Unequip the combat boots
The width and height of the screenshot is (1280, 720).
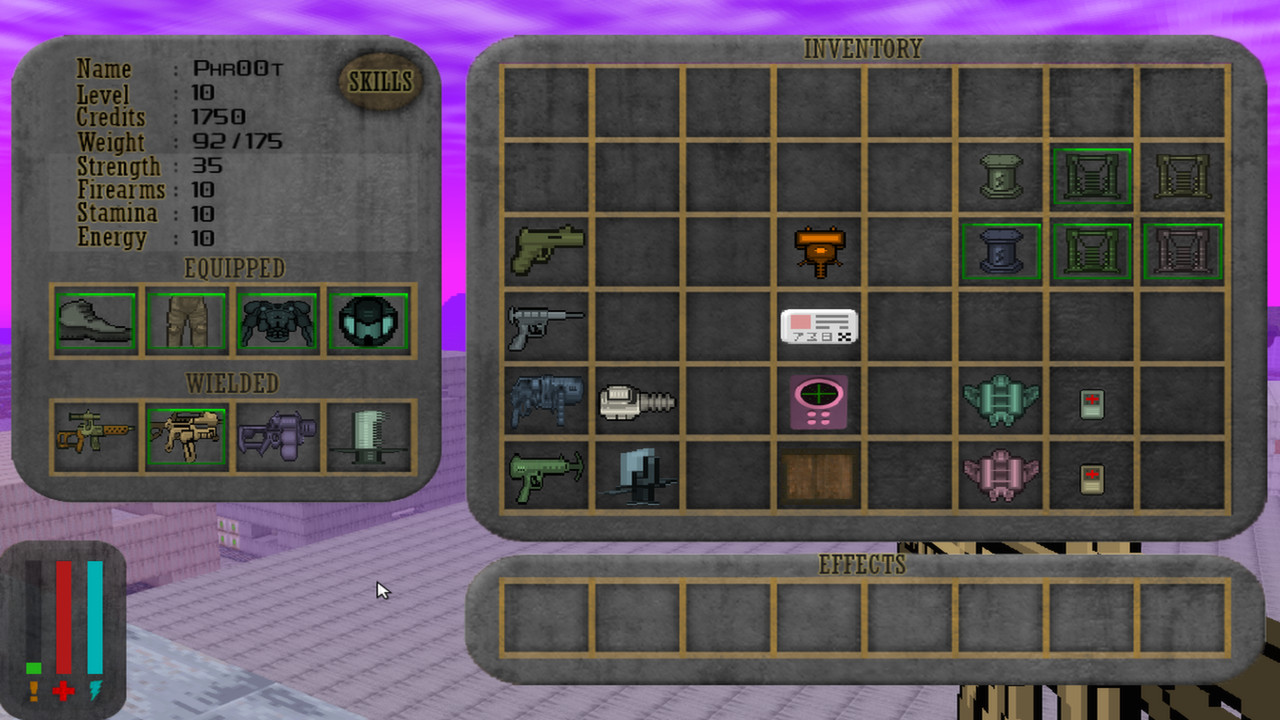[x=94, y=320]
